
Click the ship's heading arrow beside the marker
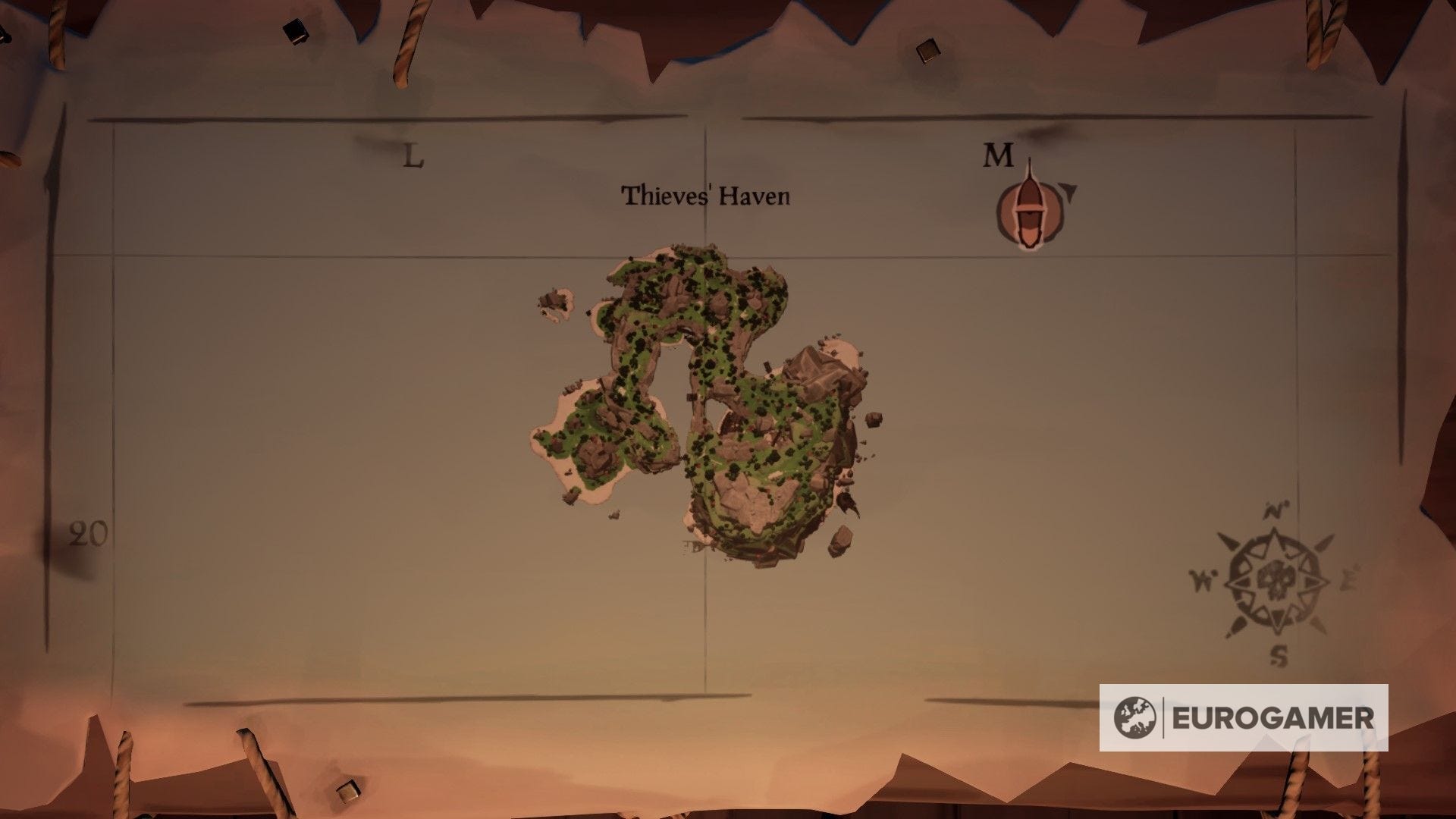[1067, 192]
